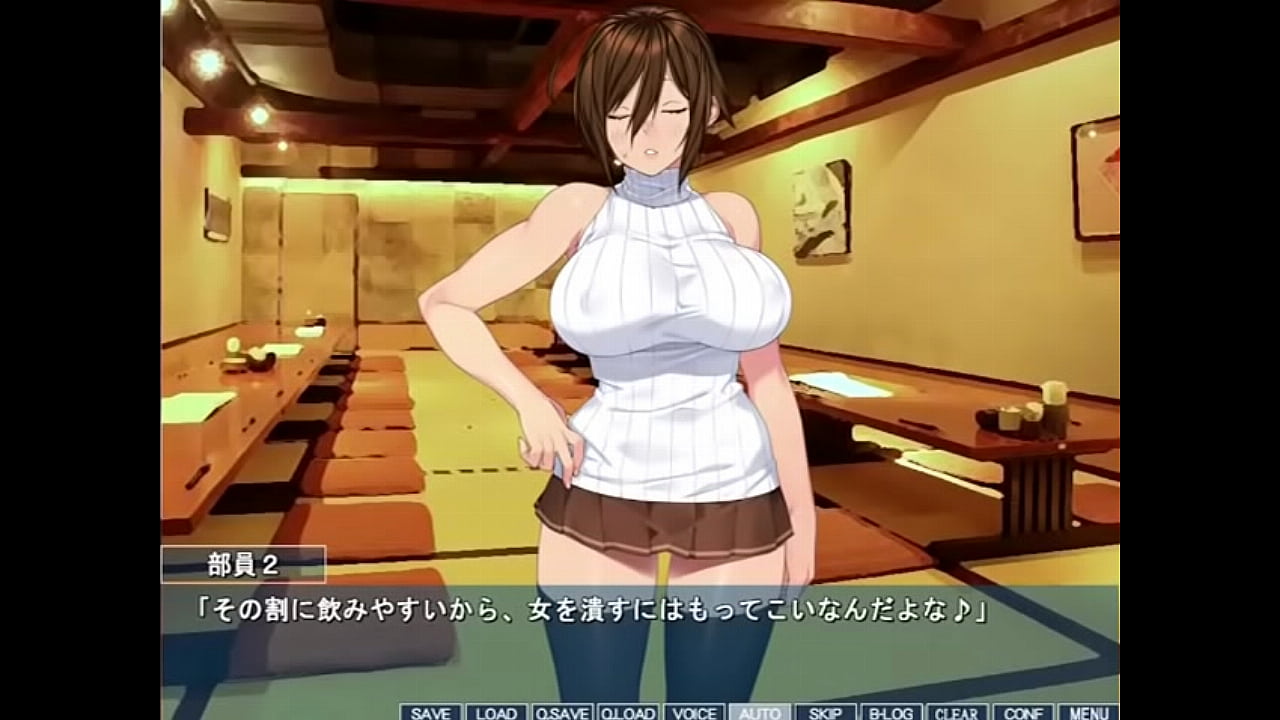
Task: Click the speaker name plate 部員2
Action: 242,562
